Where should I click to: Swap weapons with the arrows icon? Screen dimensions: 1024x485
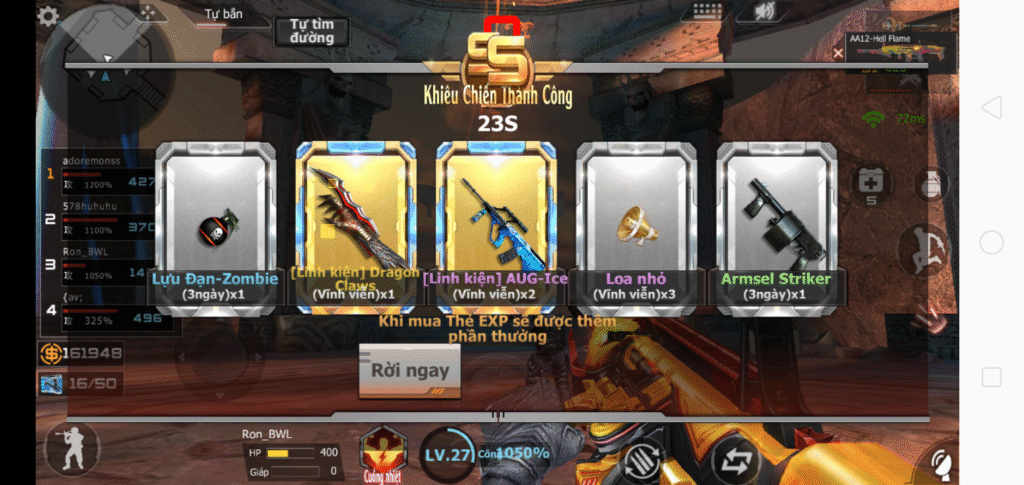pyautogui.click(x=737, y=461)
